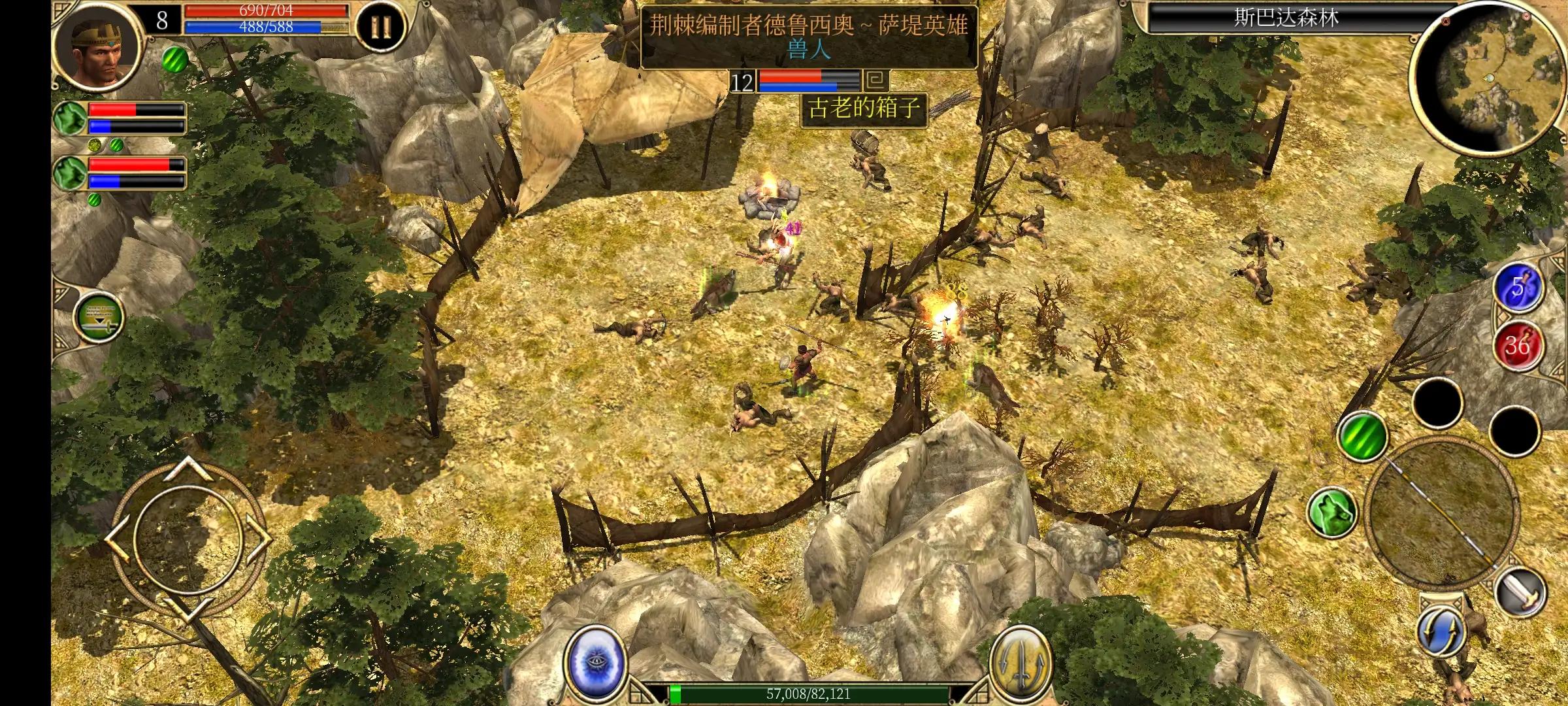Swap weapons with the blue arrows button
1568x706 pixels.
coord(1441,631)
